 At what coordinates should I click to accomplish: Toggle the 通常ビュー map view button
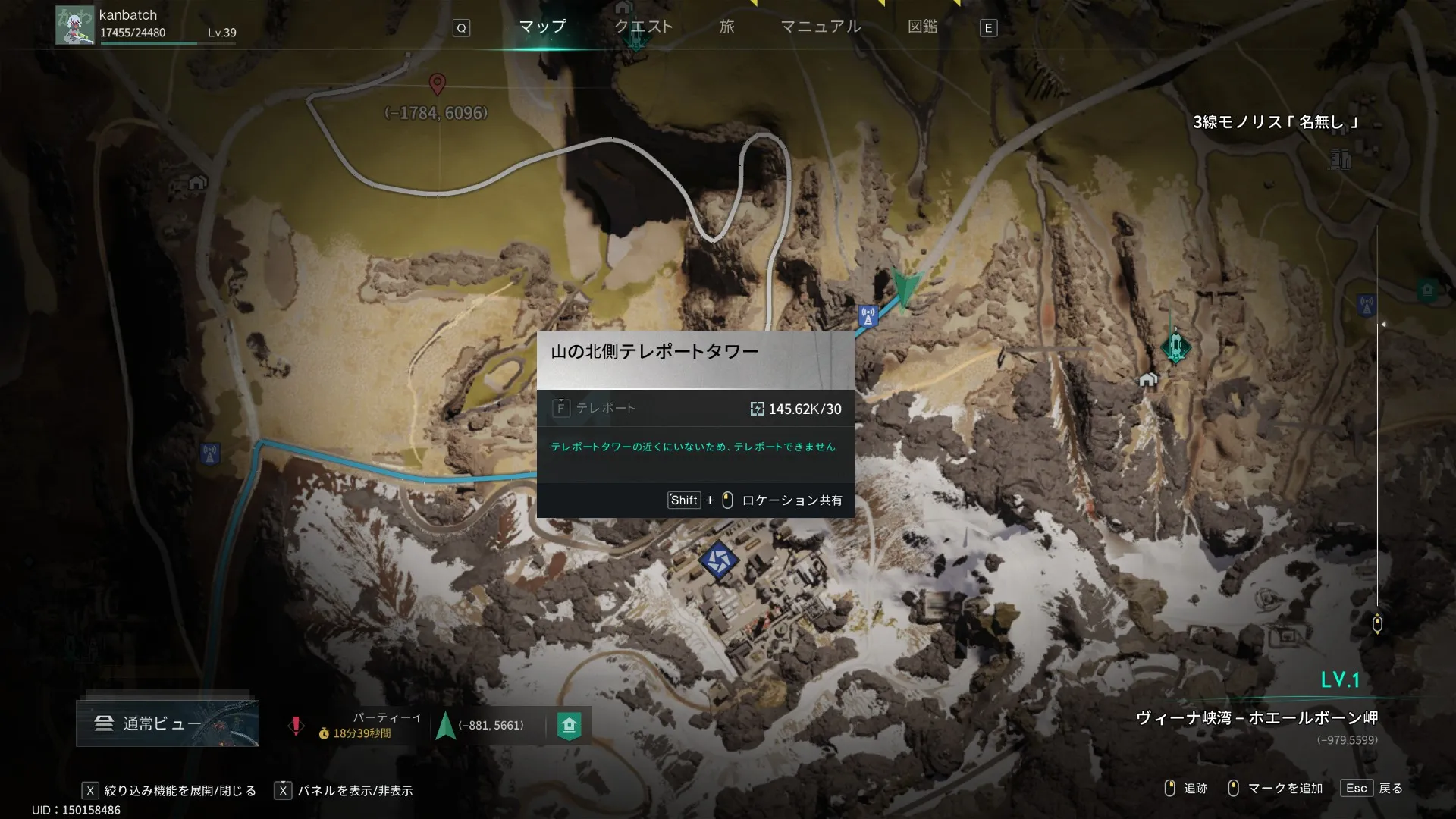(167, 723)
